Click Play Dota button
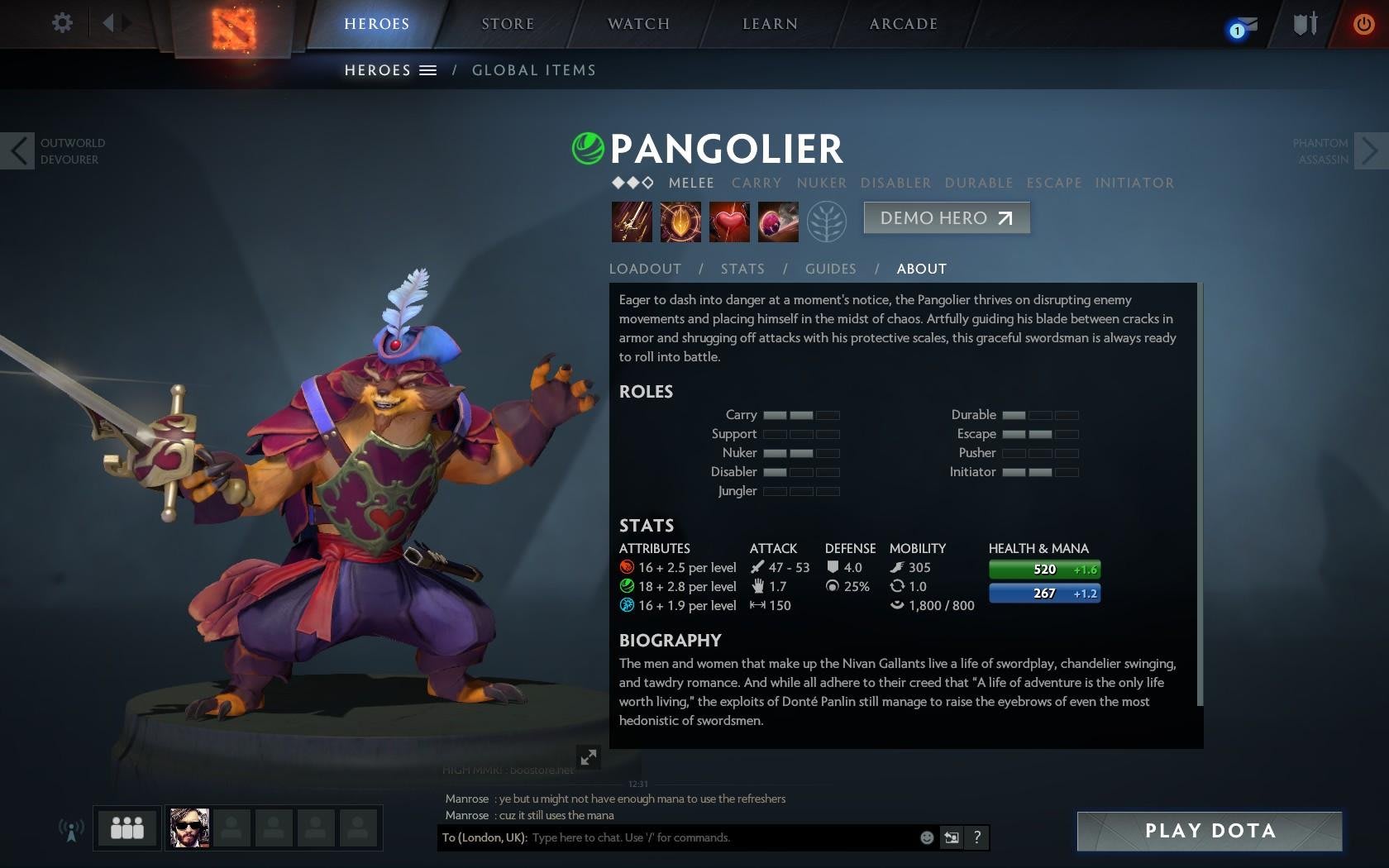1389x868 pixels. click(1209, 831)
